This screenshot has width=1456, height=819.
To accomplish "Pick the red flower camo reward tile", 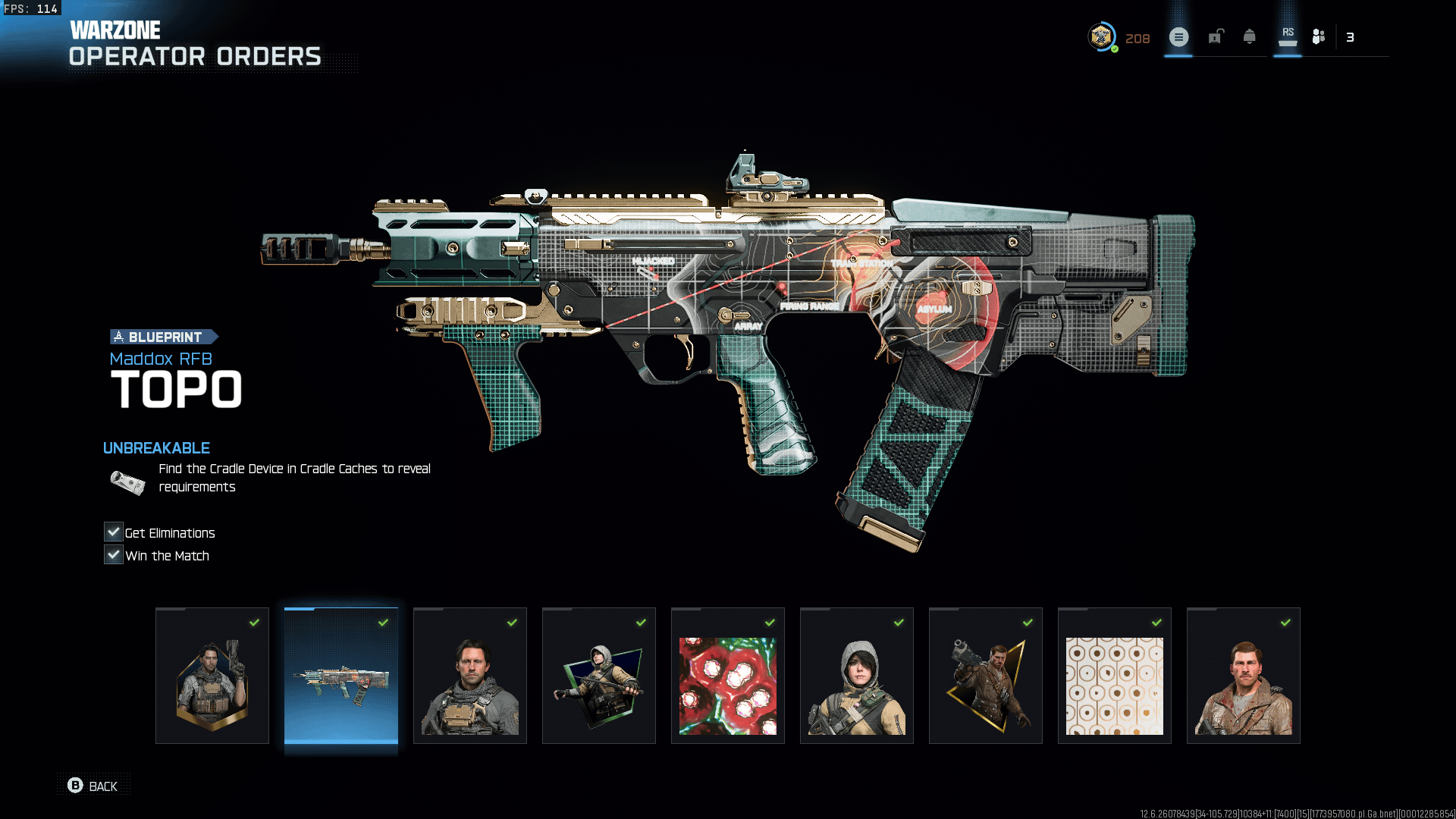I will click(728, 675).
